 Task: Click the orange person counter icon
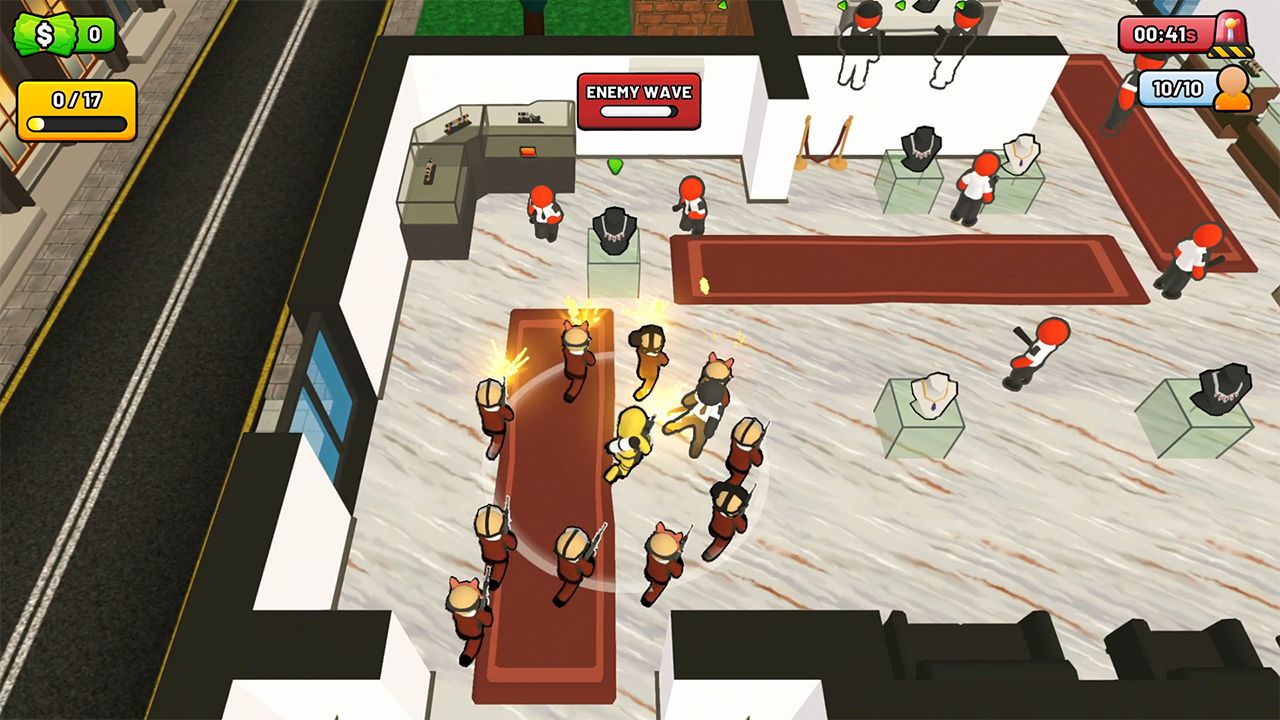click(1232, 88)
